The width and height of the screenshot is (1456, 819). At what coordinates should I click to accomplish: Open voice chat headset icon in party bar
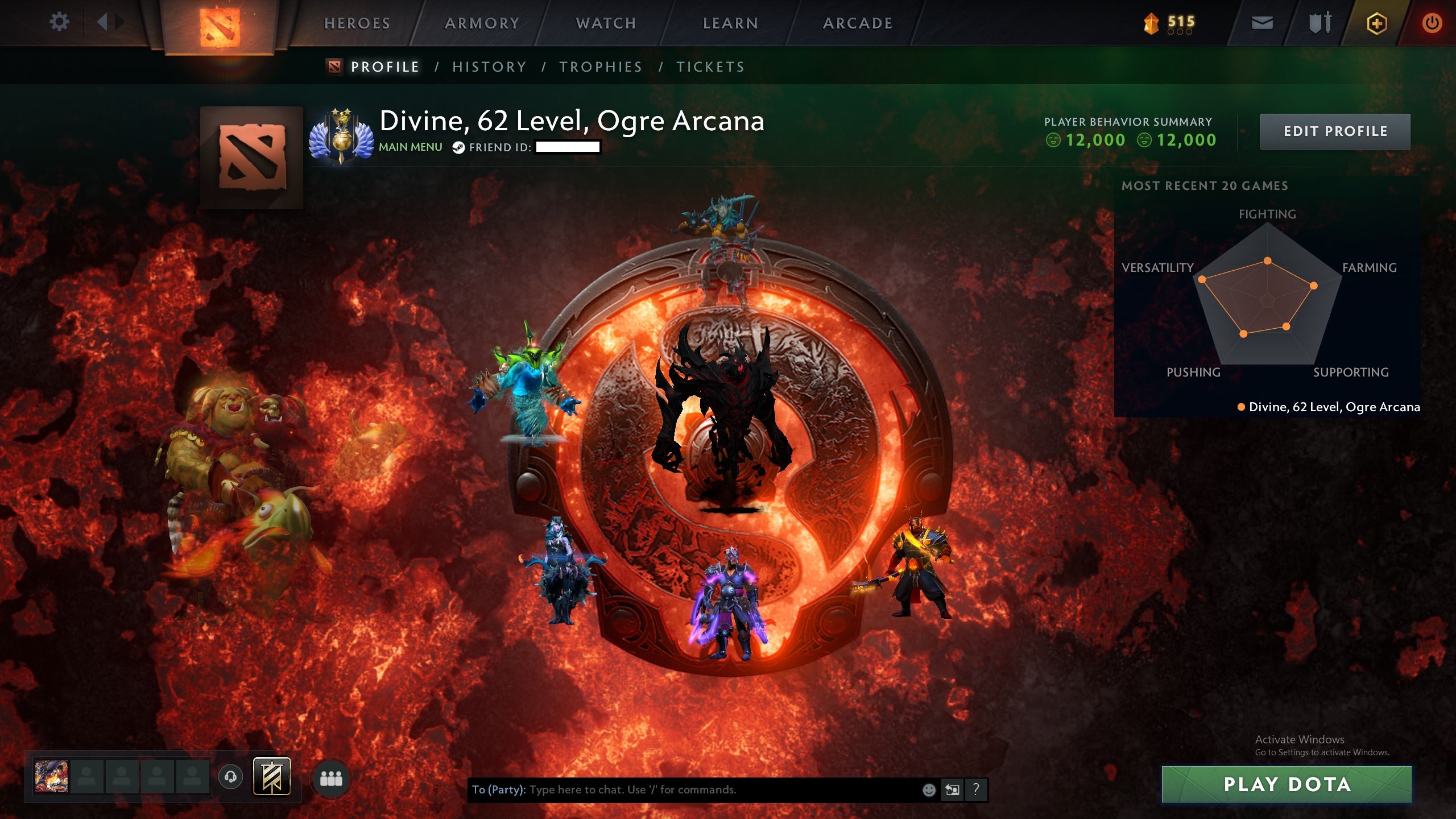click(x=230, y=777)
